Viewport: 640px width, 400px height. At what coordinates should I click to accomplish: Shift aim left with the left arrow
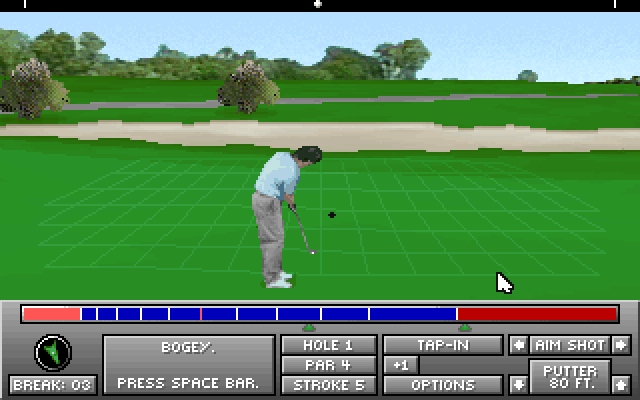(x=518, y=345)
